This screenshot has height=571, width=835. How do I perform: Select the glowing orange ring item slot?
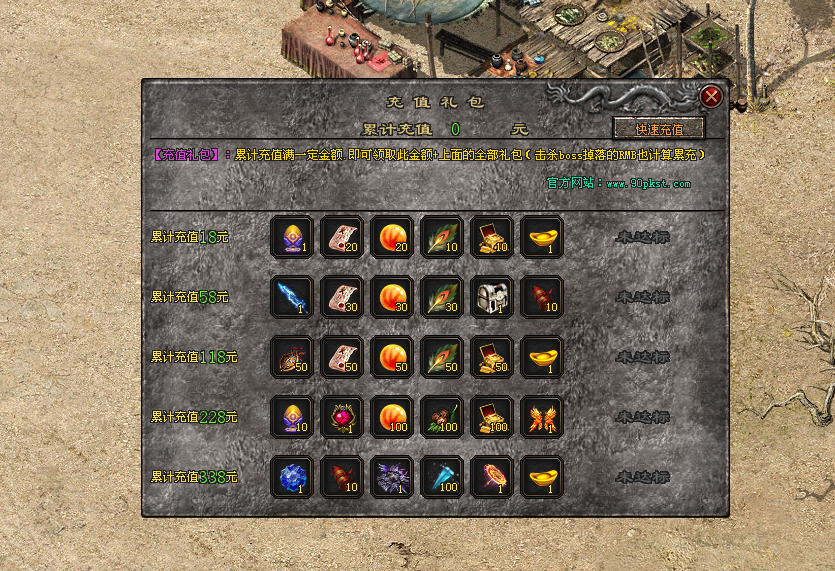pos(492,477)
